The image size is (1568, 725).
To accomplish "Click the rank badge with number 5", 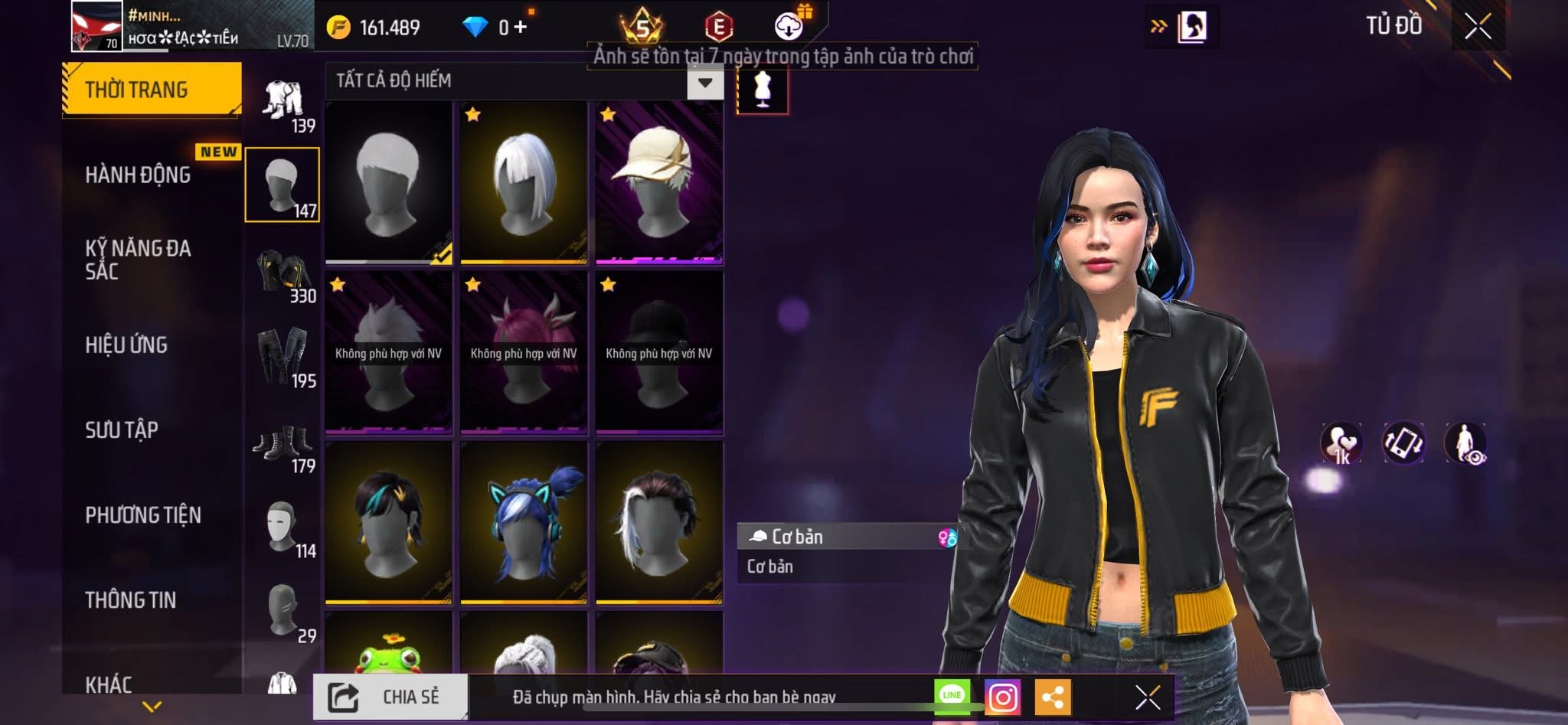I will [x=642, y=27].
